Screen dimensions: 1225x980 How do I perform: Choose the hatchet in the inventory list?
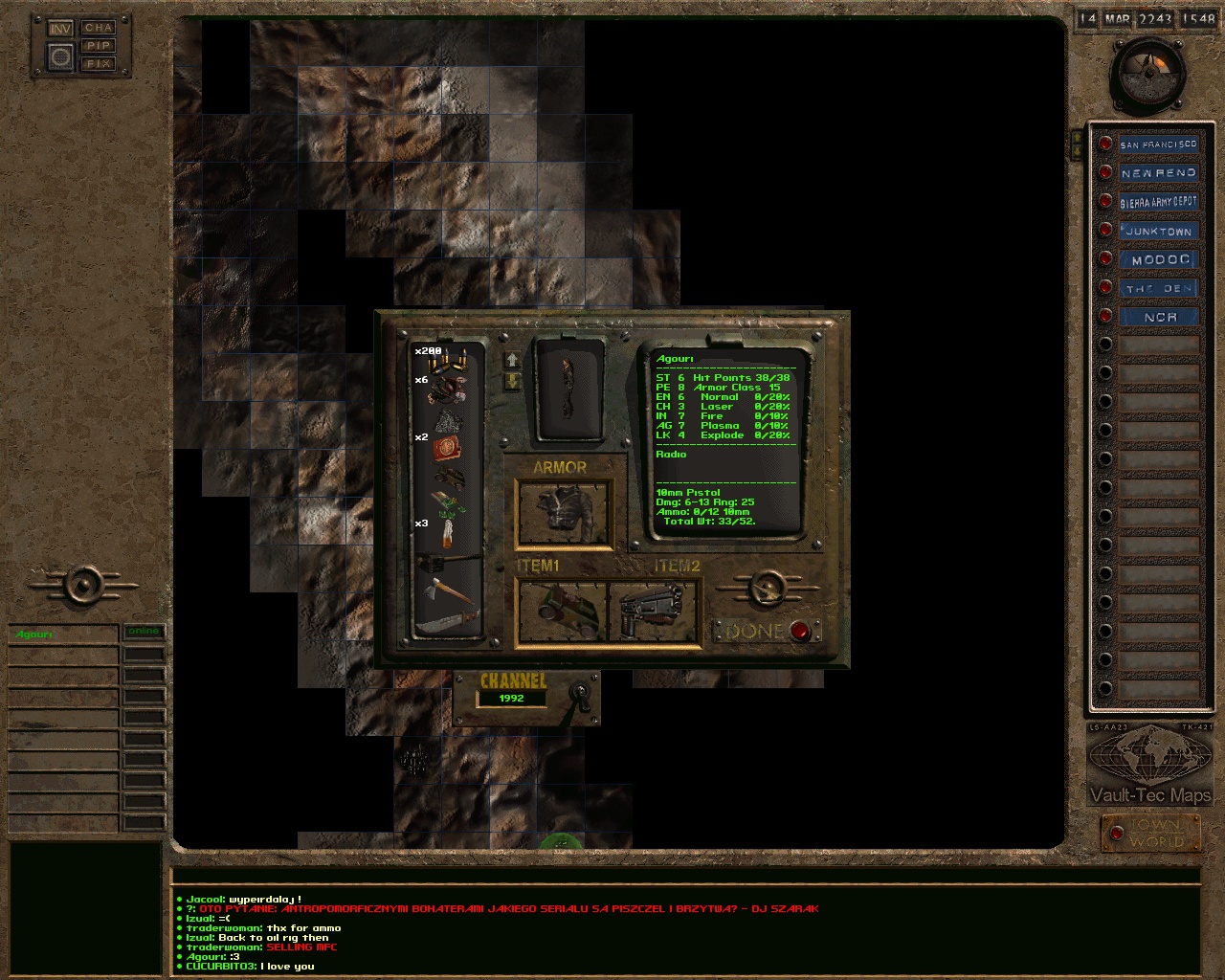tap(446, 590)
